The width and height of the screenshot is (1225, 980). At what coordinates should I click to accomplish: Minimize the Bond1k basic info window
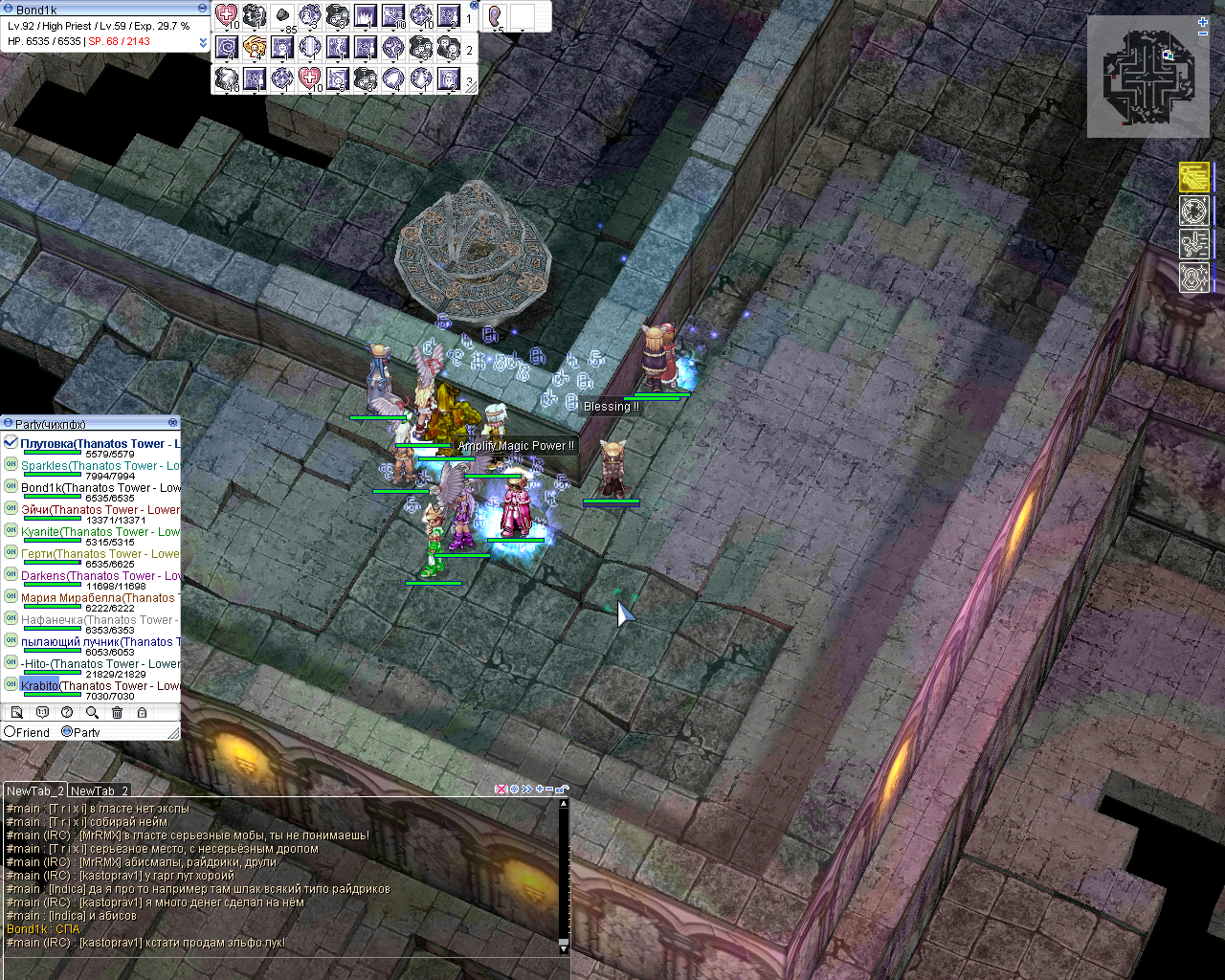coord(202,9)
